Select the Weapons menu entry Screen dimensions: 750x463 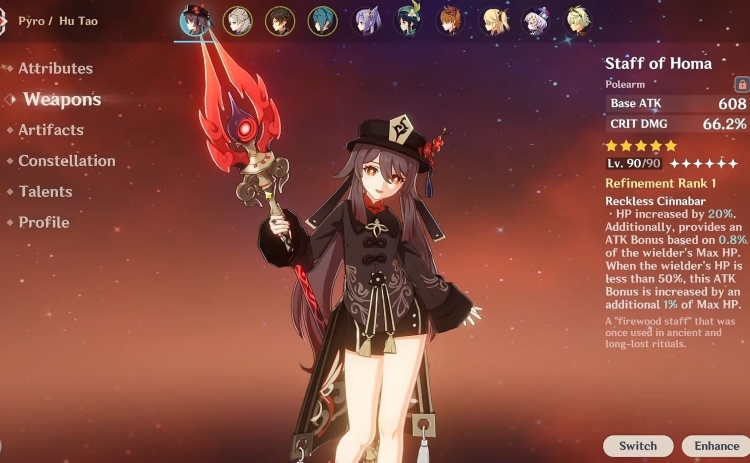coord(62,99)
